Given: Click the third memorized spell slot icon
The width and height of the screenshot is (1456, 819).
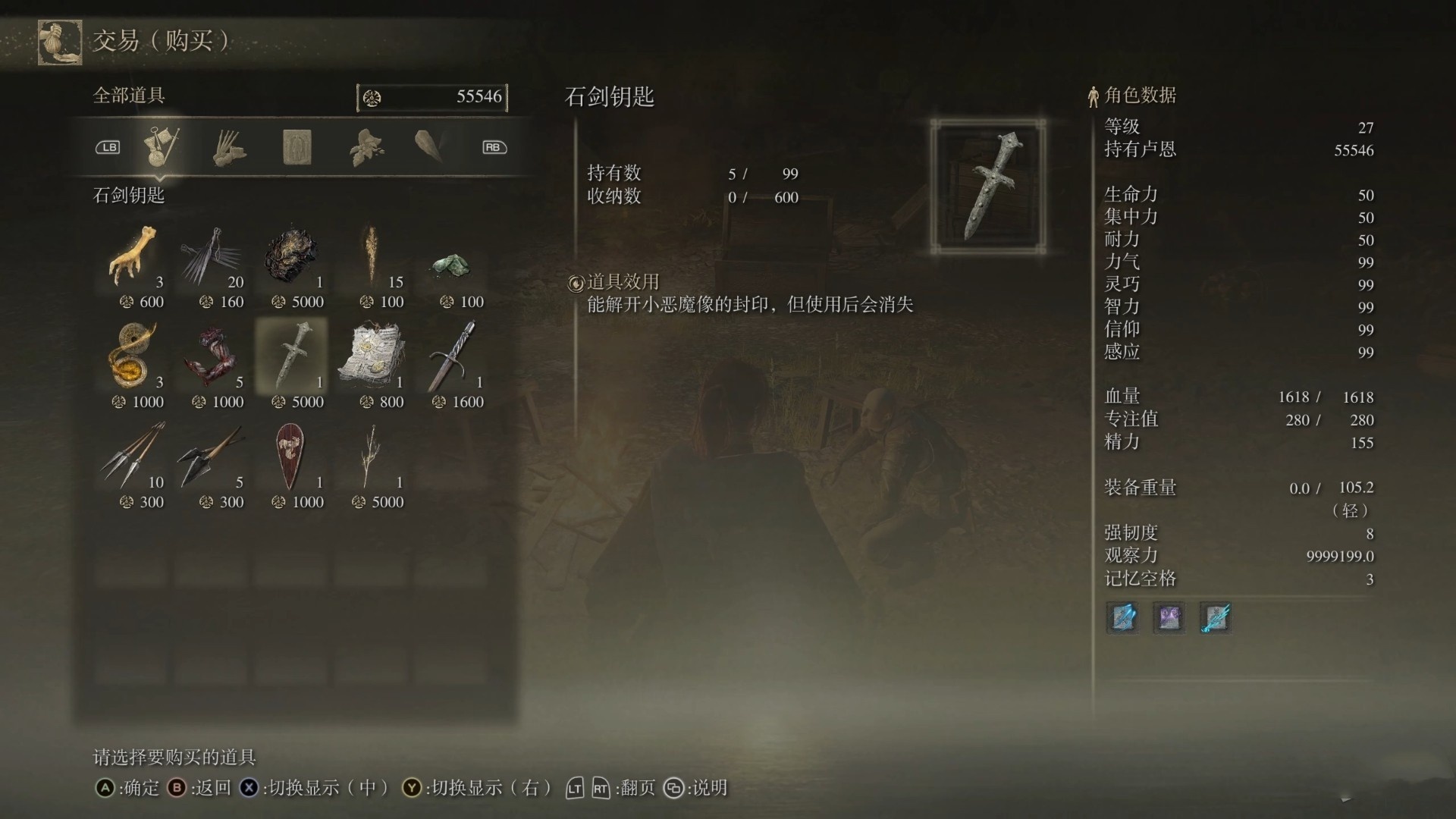Looking at the screenshot, I should [1216, 617].
